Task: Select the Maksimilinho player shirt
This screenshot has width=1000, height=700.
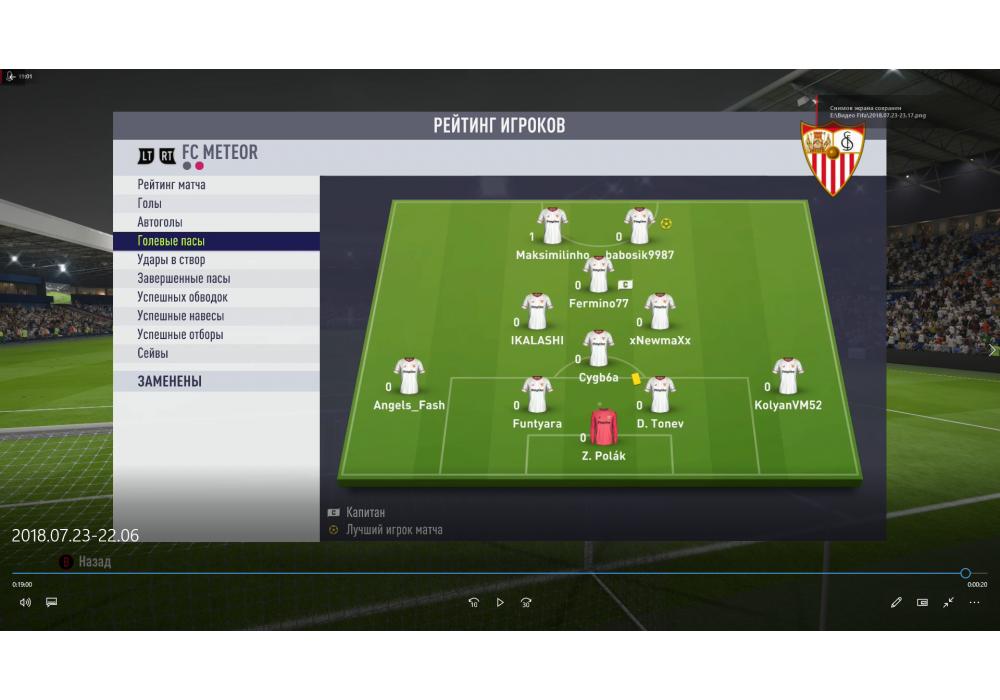Action: click(552, 226)
